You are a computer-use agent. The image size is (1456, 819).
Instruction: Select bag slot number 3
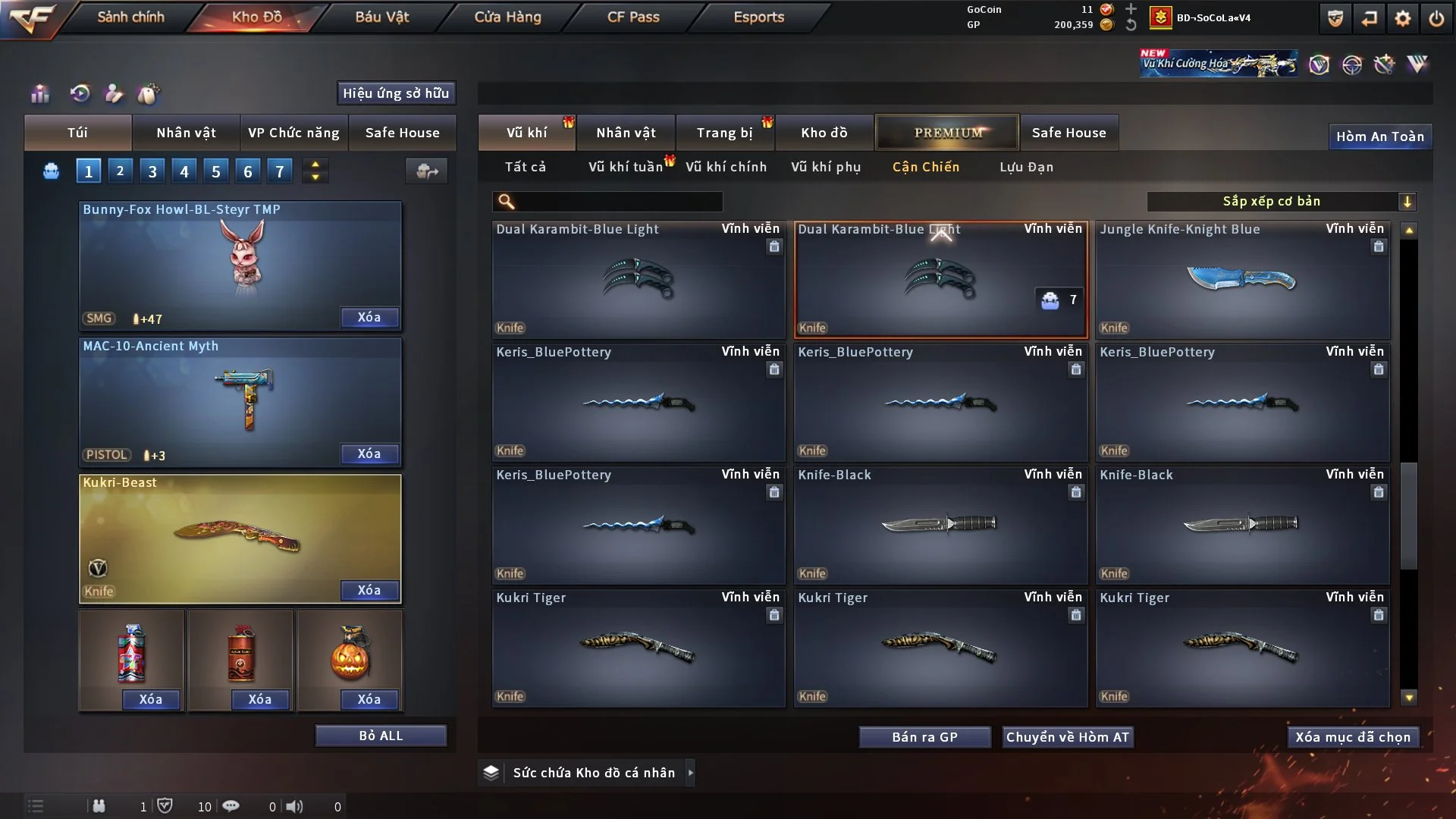click(152, 170)
